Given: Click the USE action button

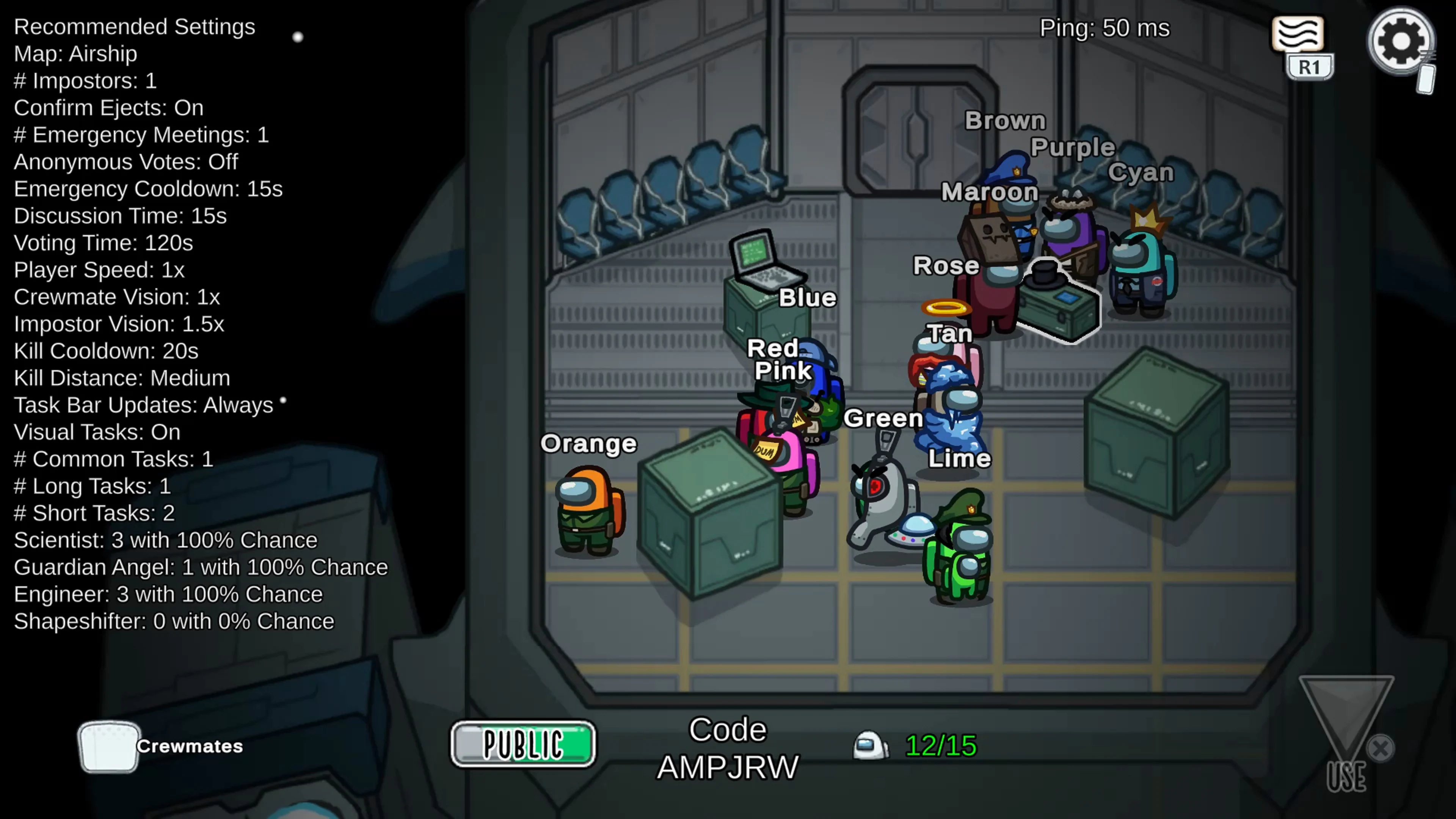Looking at the screenshot, I should [x=1346, y=735].
